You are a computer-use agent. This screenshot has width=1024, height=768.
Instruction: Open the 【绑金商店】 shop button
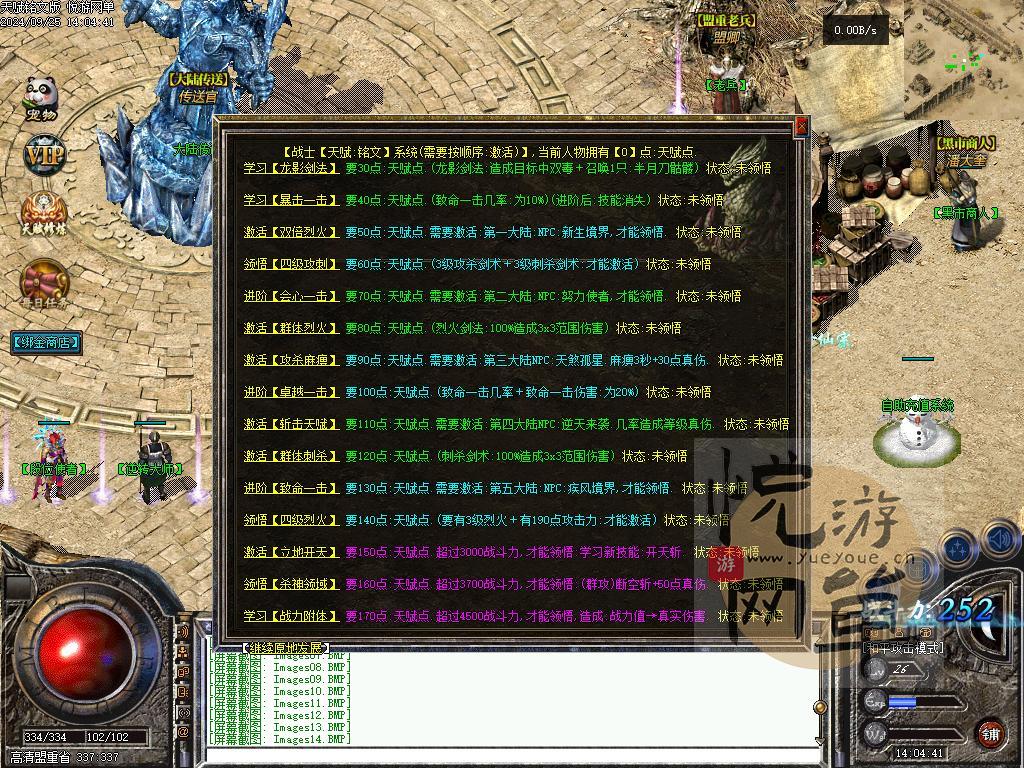point(46,342)
